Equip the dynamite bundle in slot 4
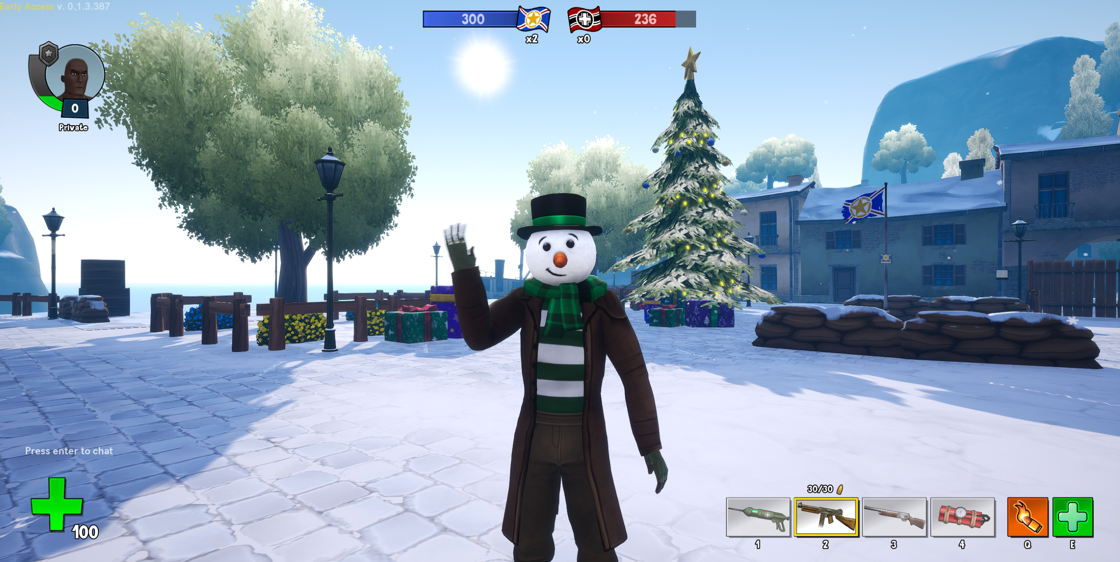Image resolution: width=1120 pixels, height=562 pixels. [962, 517]
